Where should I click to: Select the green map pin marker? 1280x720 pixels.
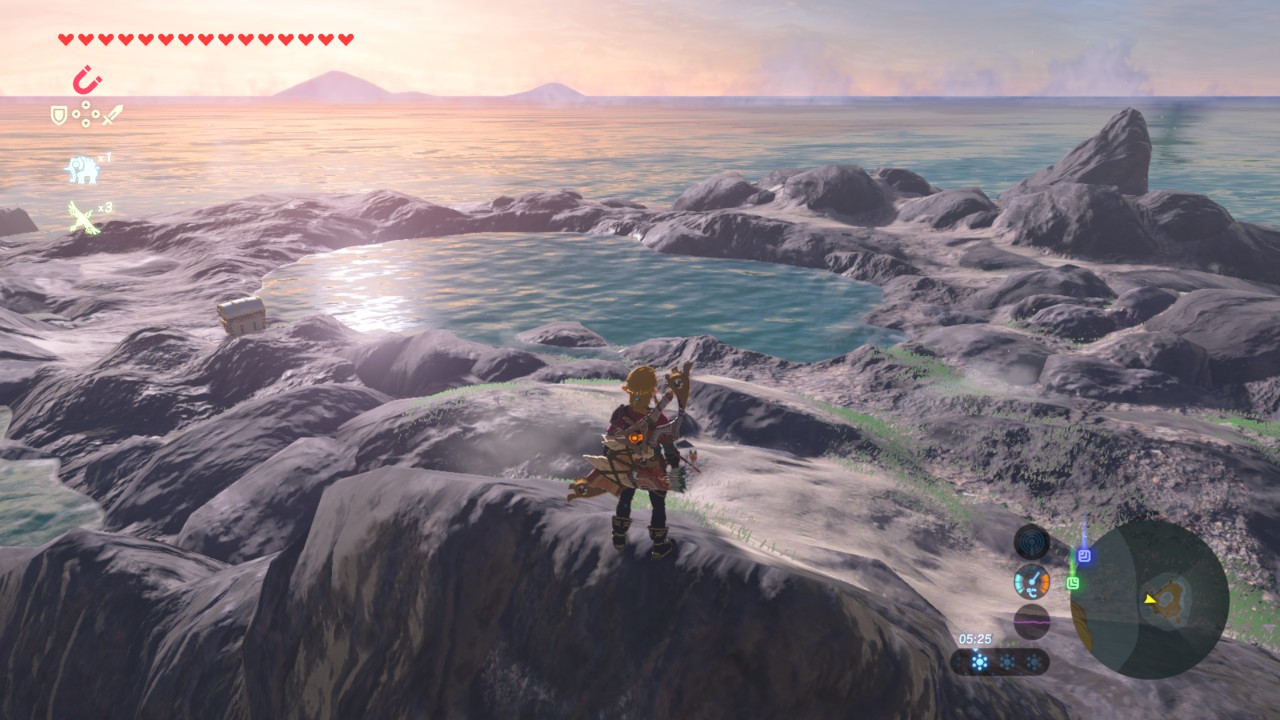pyautogui.click(x=1073, y=582)
